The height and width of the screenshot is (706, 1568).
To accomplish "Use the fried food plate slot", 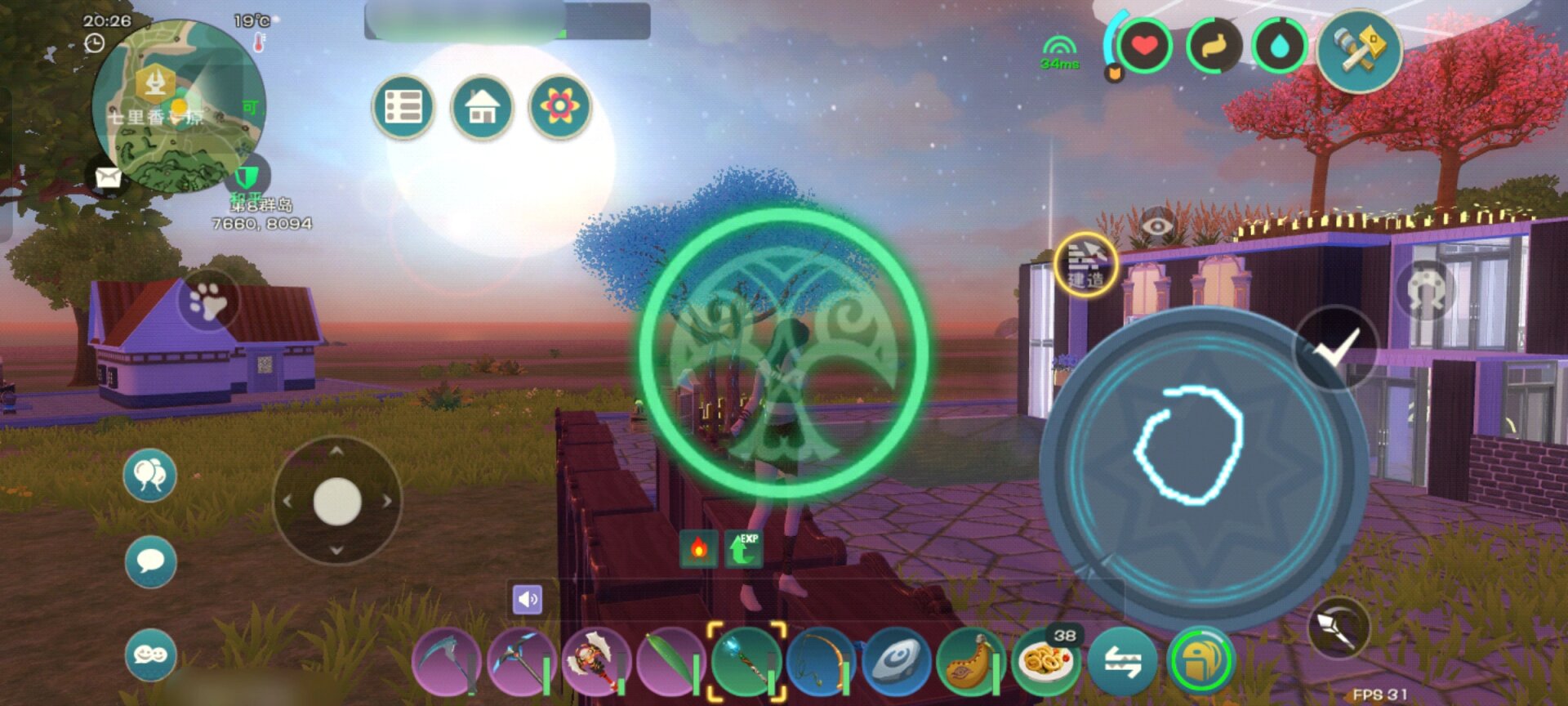I will pos(1046,661).
